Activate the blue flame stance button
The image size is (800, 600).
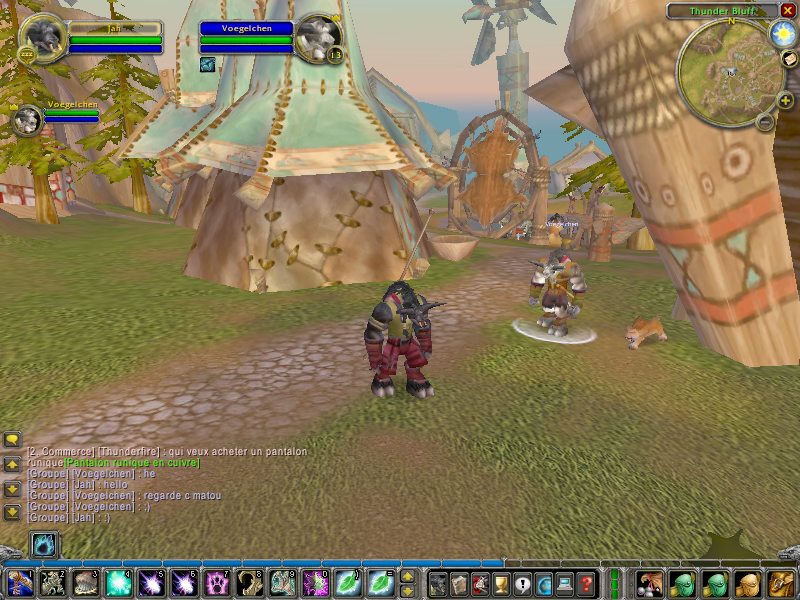[44, 545]
